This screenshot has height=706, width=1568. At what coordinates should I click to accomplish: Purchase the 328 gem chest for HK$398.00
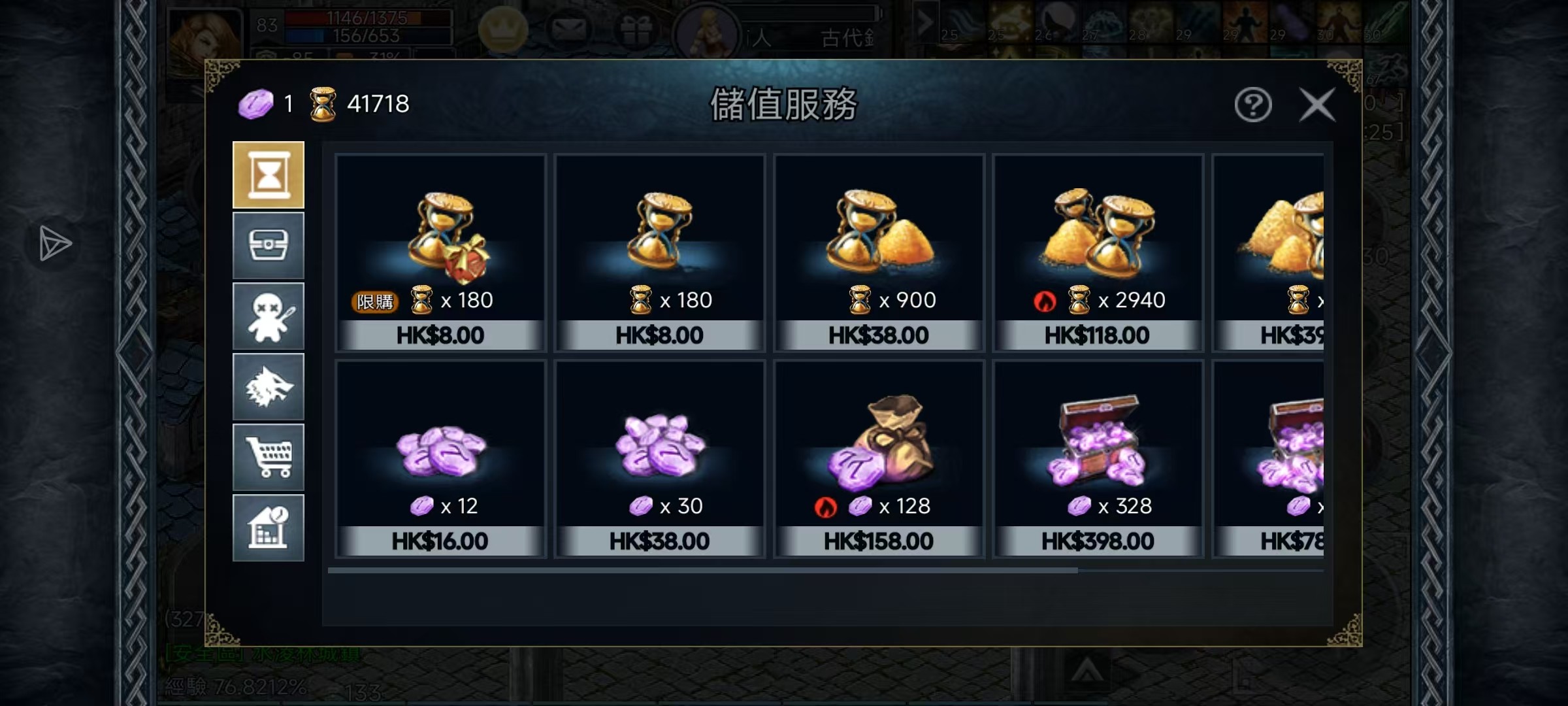tap(1098, 459)
